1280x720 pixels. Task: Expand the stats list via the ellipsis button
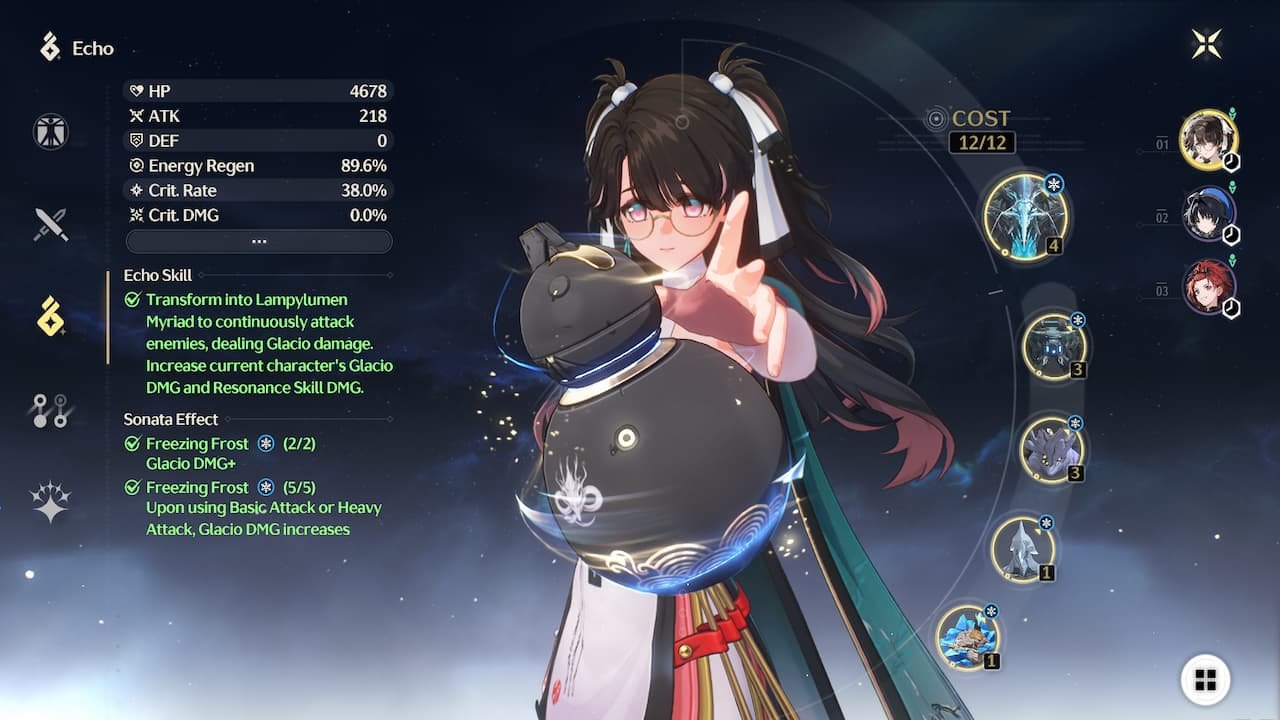258,240
